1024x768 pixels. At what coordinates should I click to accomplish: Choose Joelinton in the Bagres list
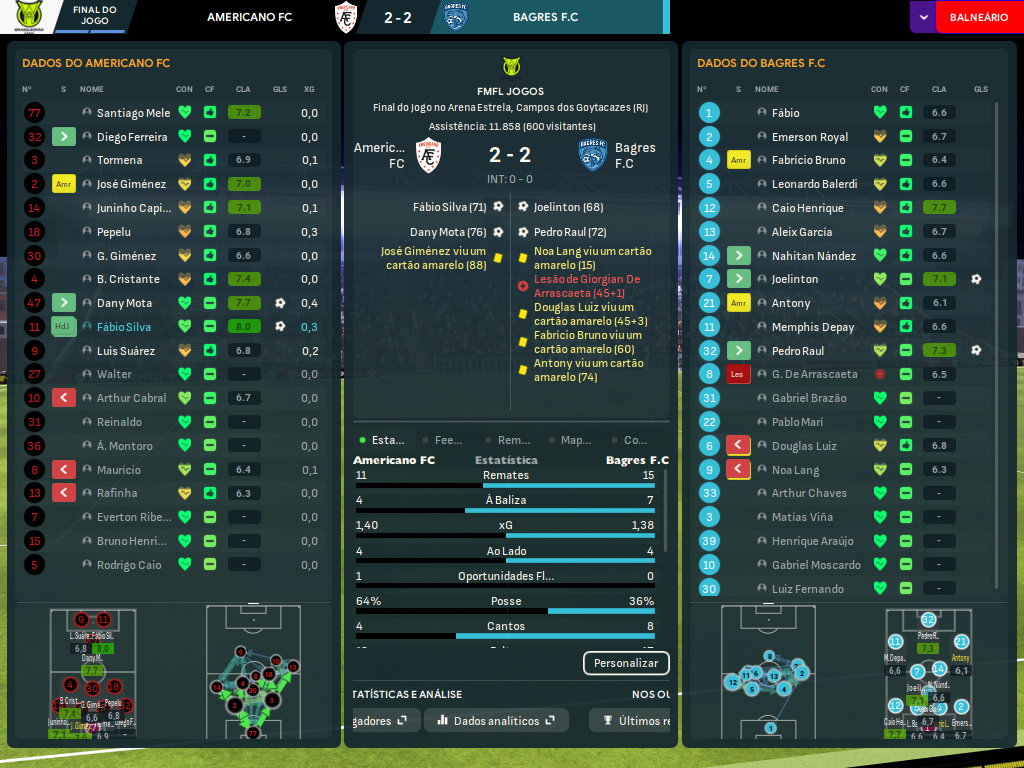[795, 279]
